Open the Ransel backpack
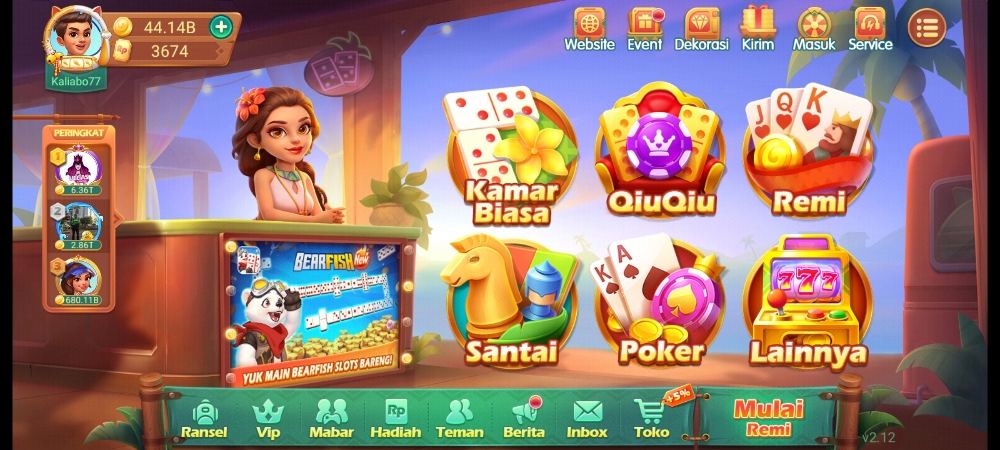The image size is (1000, 450). click(204, 418)
